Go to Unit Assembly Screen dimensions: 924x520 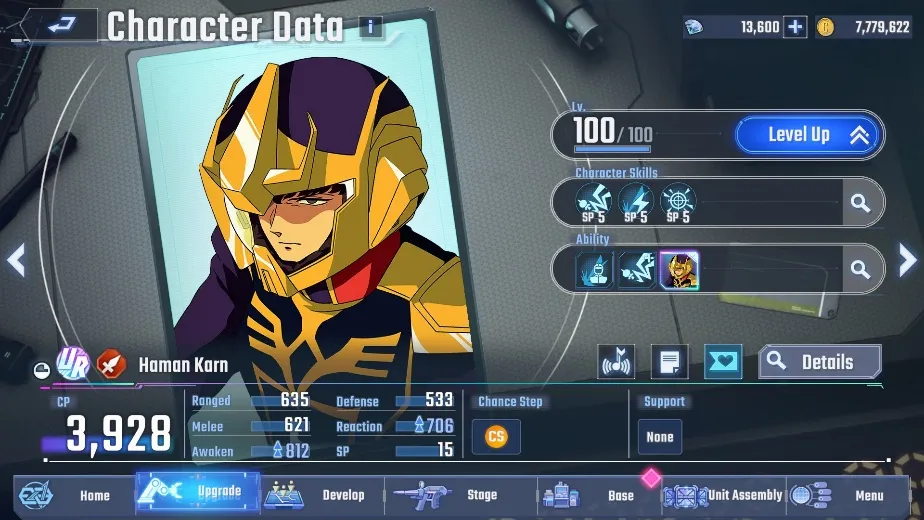722,495
